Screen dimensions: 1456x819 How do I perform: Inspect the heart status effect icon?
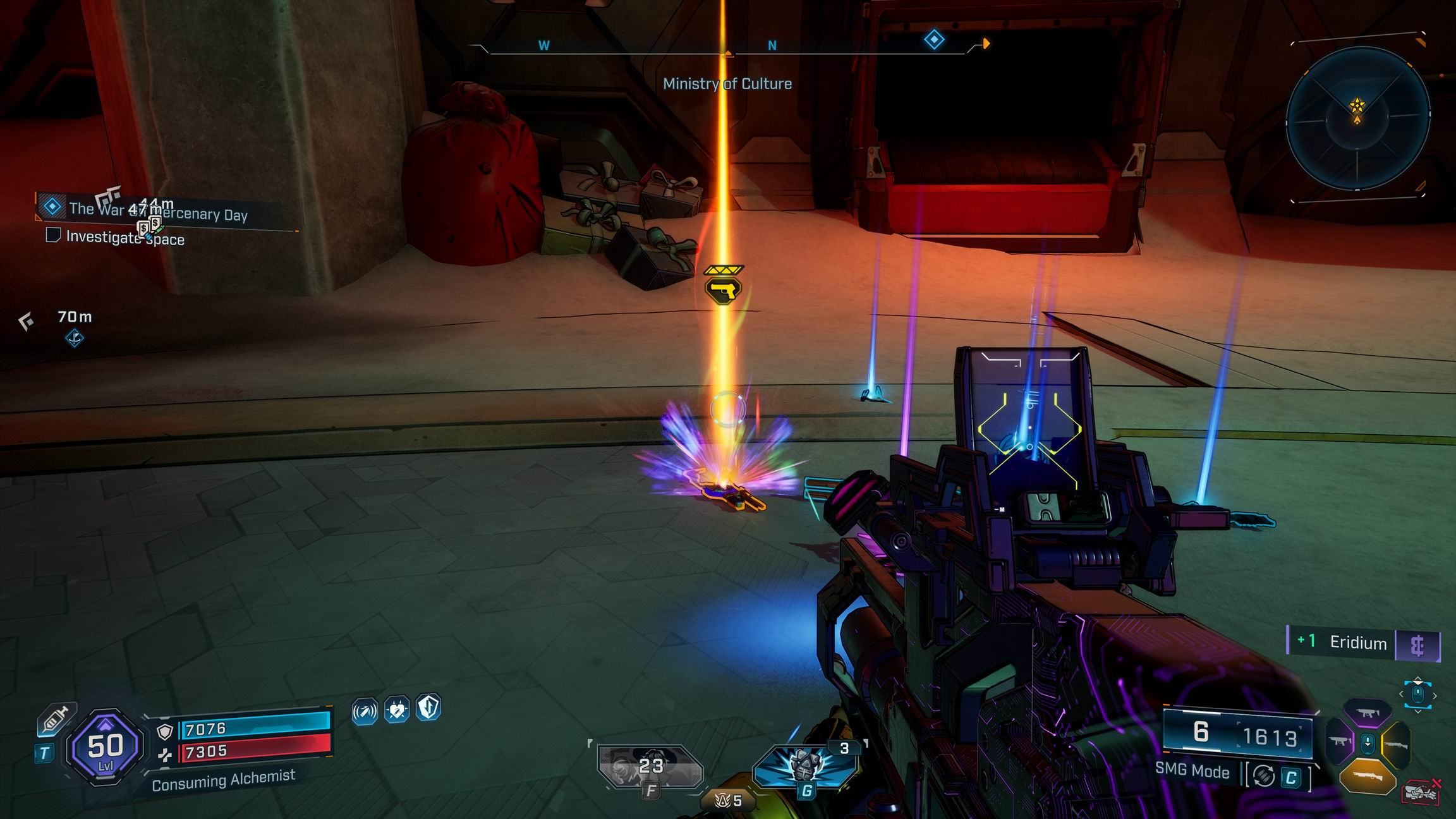(397, 710)
